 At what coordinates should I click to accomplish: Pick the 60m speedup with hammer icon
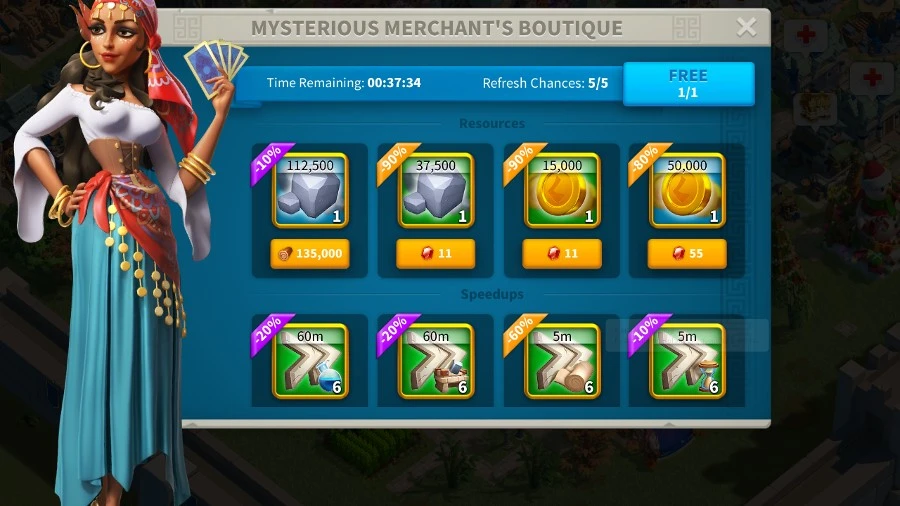(436, 361)
